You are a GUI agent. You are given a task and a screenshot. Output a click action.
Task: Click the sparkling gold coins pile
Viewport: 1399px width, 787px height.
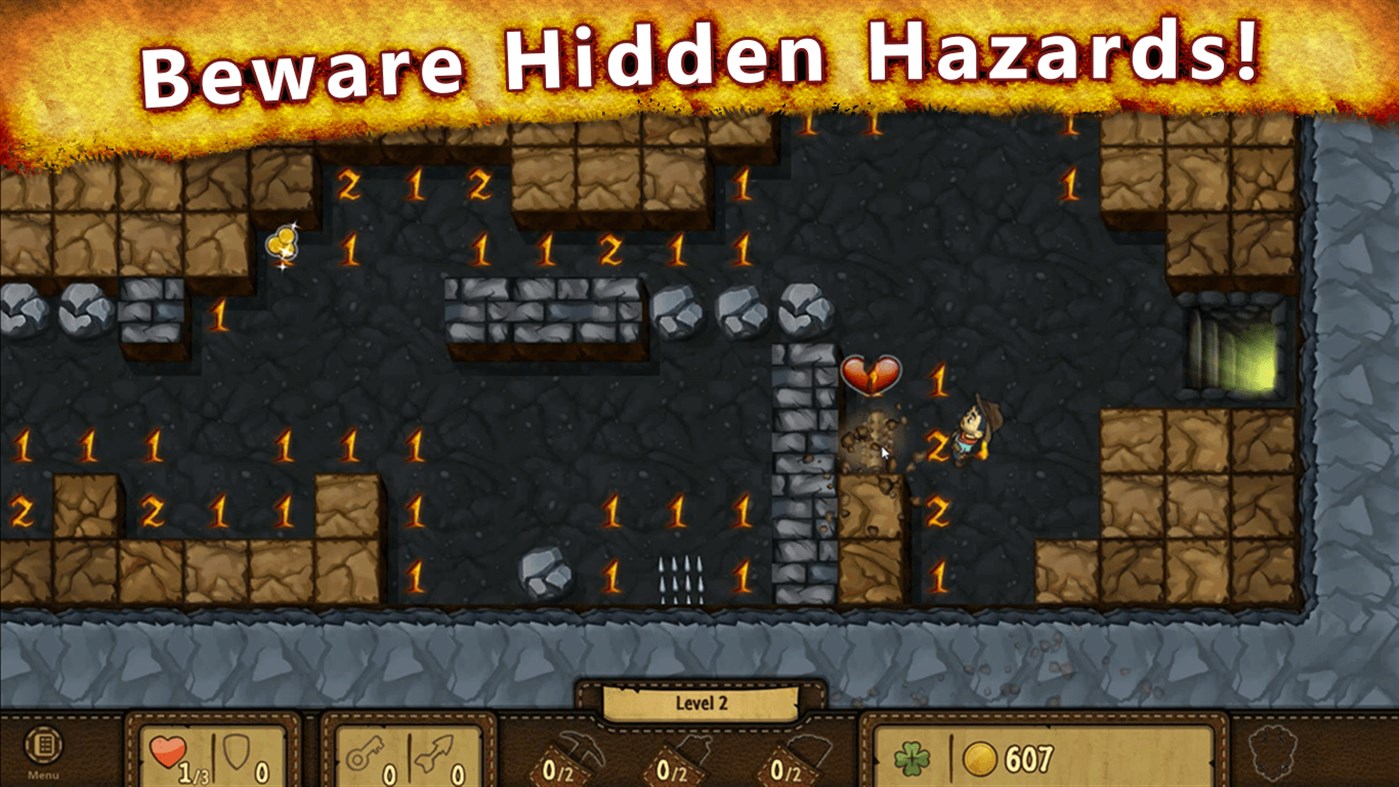(280, 245)
